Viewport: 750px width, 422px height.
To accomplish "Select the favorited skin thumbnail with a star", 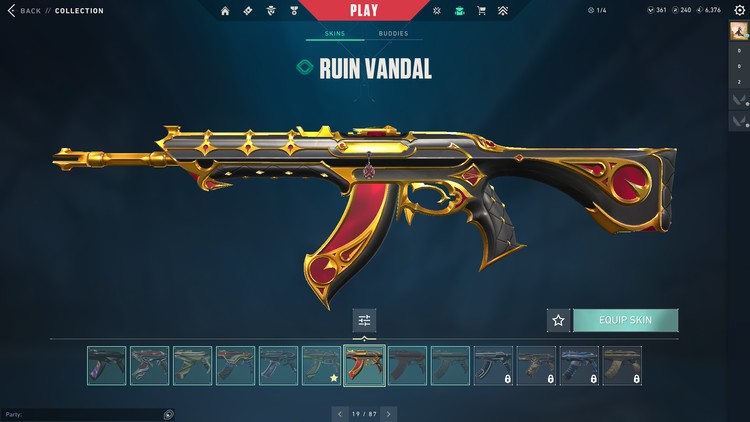I will 321,366.
